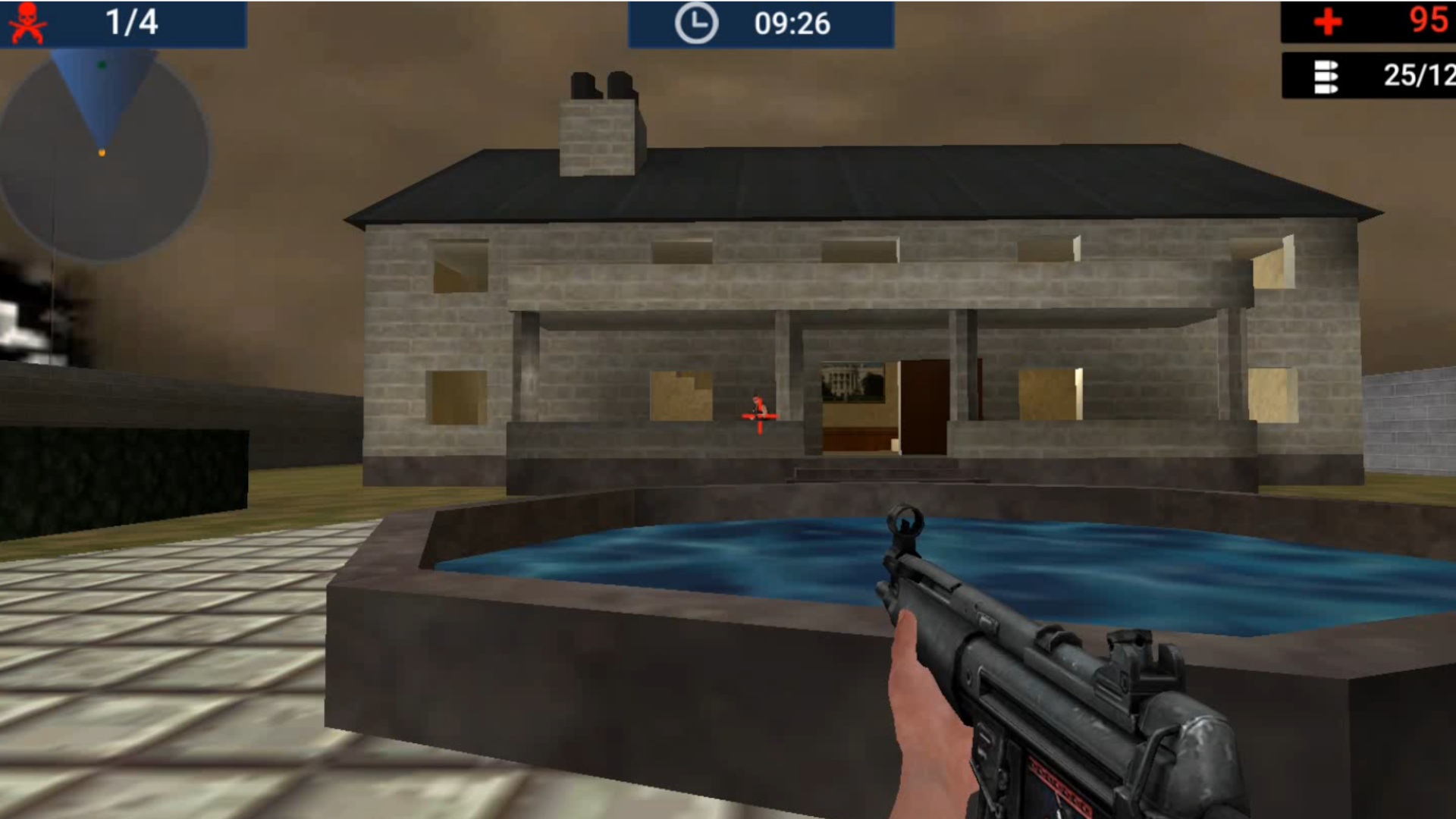Expand the health status panel
The height and width of the screenshot is (819, 1456).
1365,20
